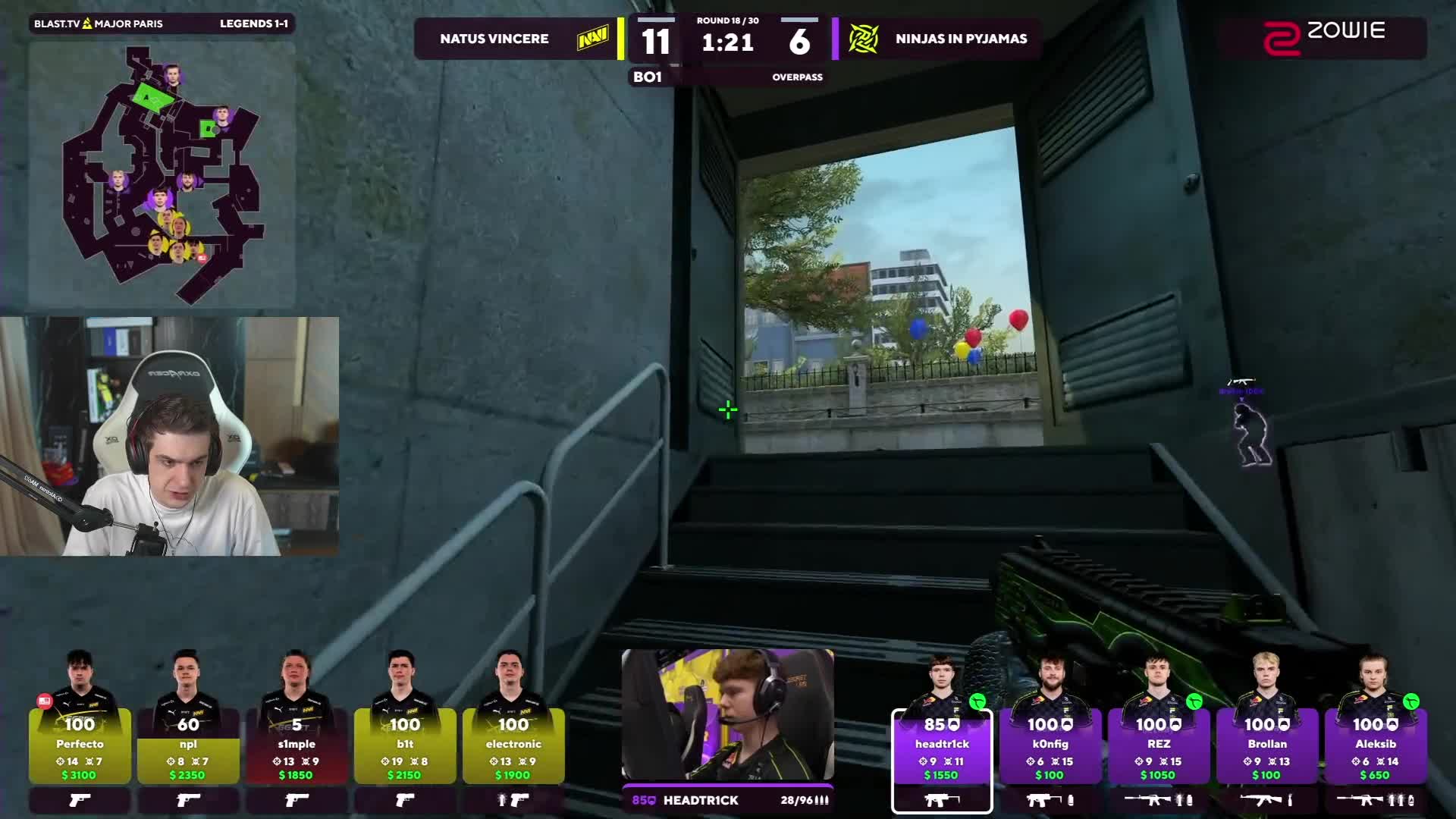Image resolution: width=1456 pixels, height=819 pixels.
Task: Open the streamer webcam overlay
Action: tap(169, 436)
